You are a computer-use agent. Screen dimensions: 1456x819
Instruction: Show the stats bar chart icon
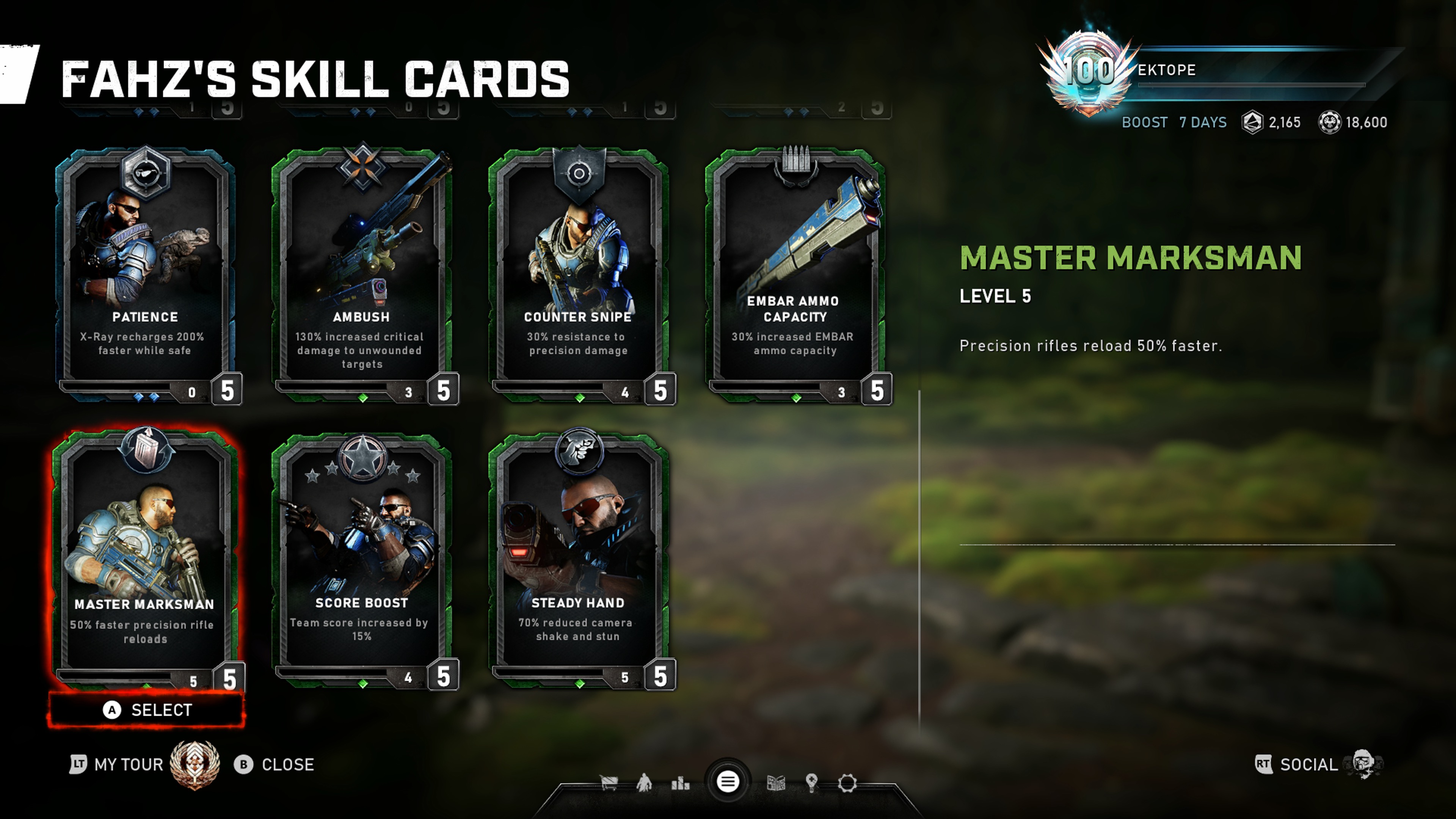tap(681, 783)
